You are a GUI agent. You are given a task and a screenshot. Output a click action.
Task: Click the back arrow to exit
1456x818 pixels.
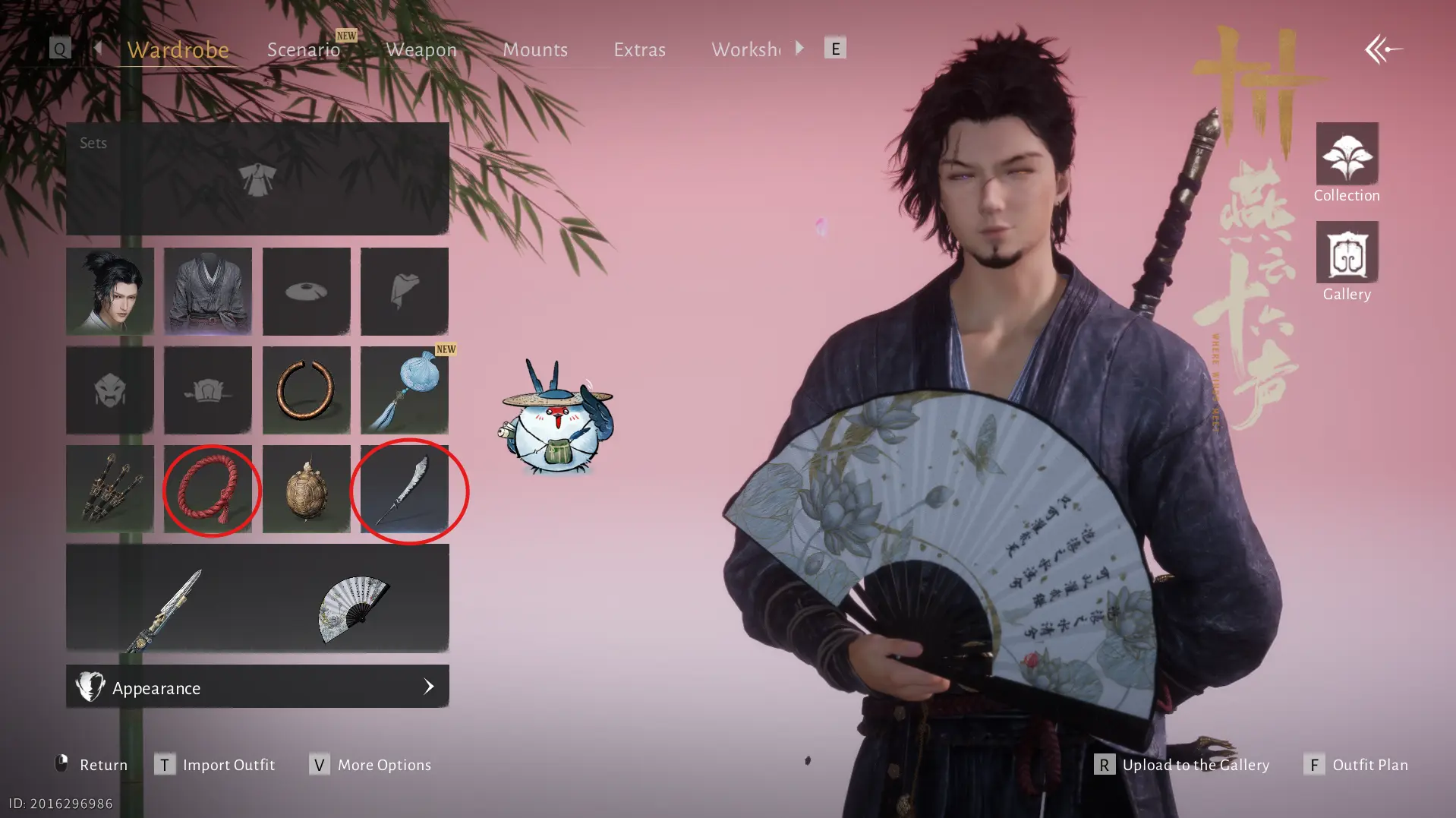[1383, 50]
